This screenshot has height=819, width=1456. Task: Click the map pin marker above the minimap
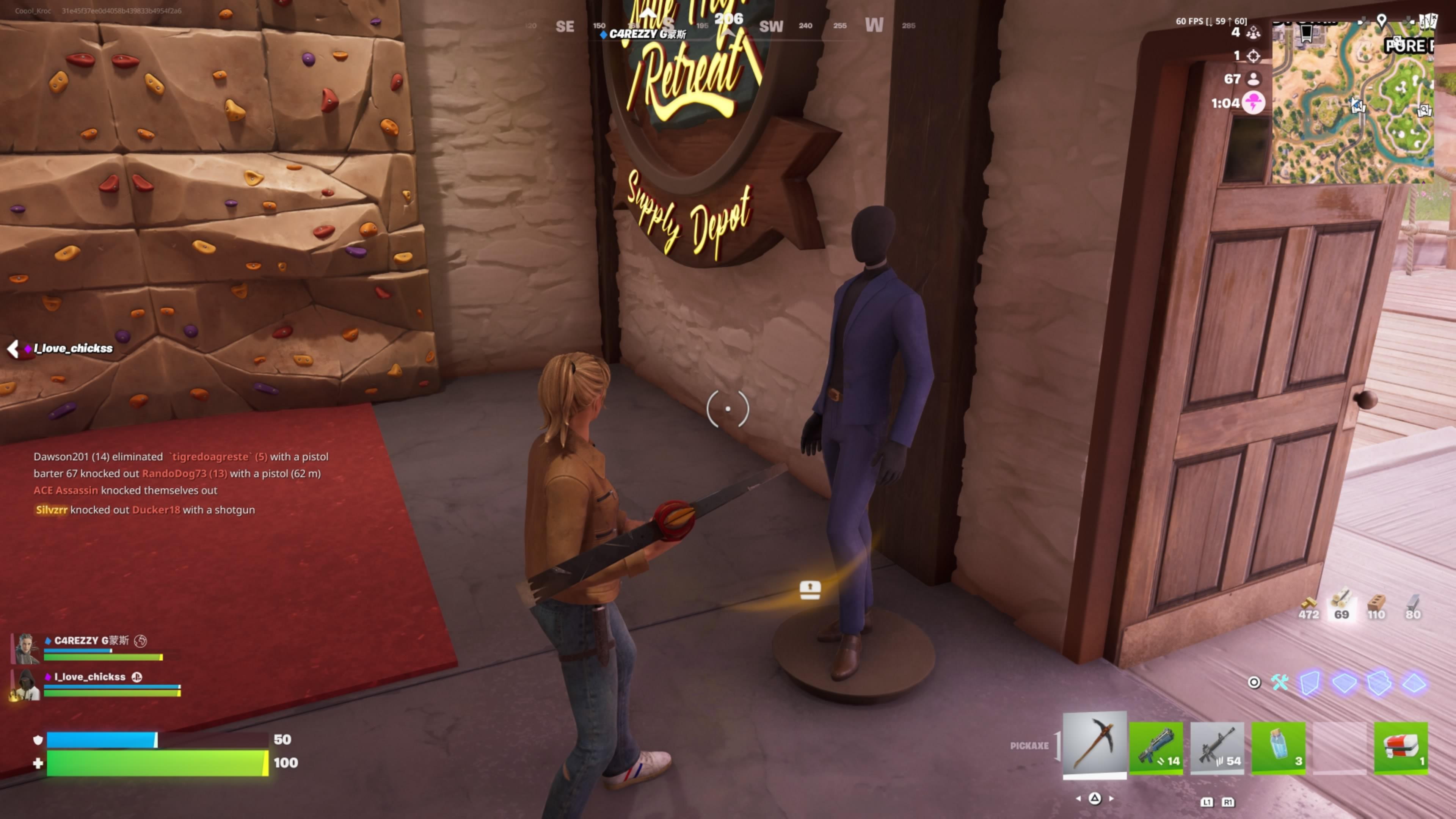(x=1381, y=21)
